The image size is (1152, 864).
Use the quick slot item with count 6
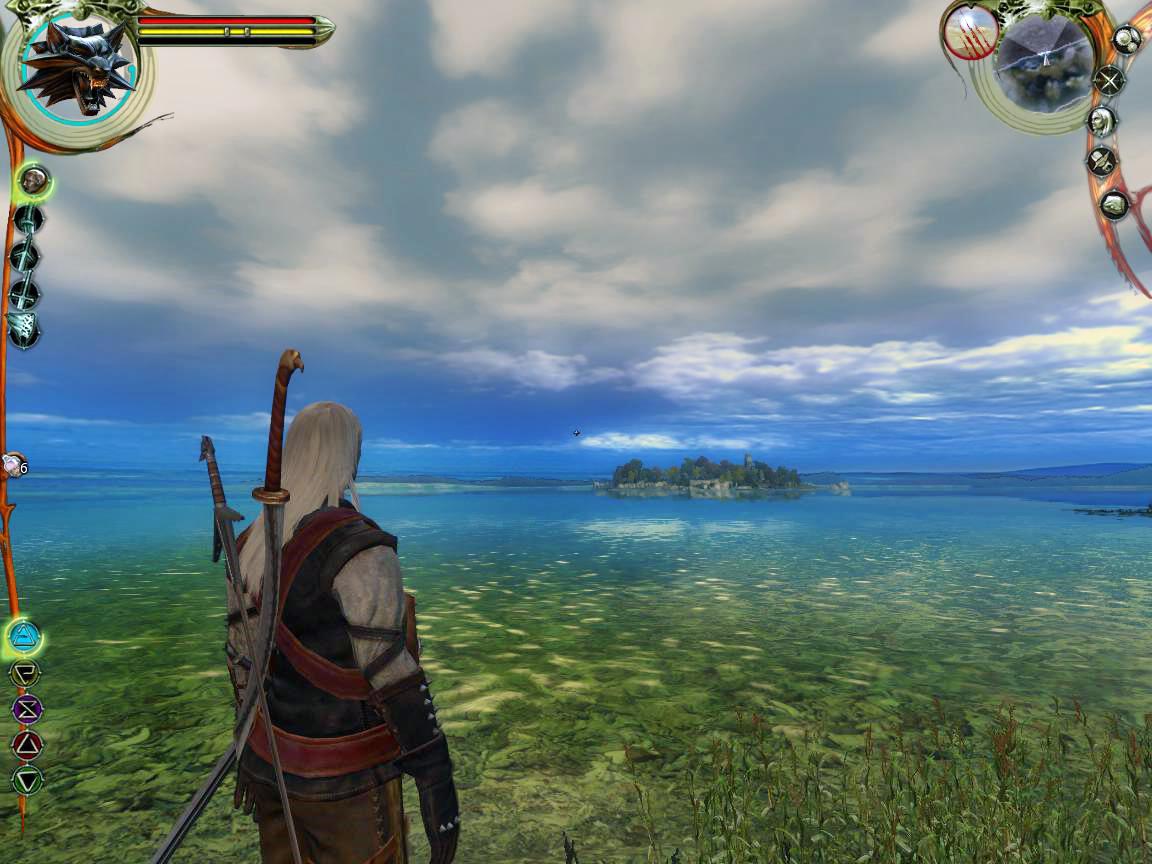click(x=13, y=465)
